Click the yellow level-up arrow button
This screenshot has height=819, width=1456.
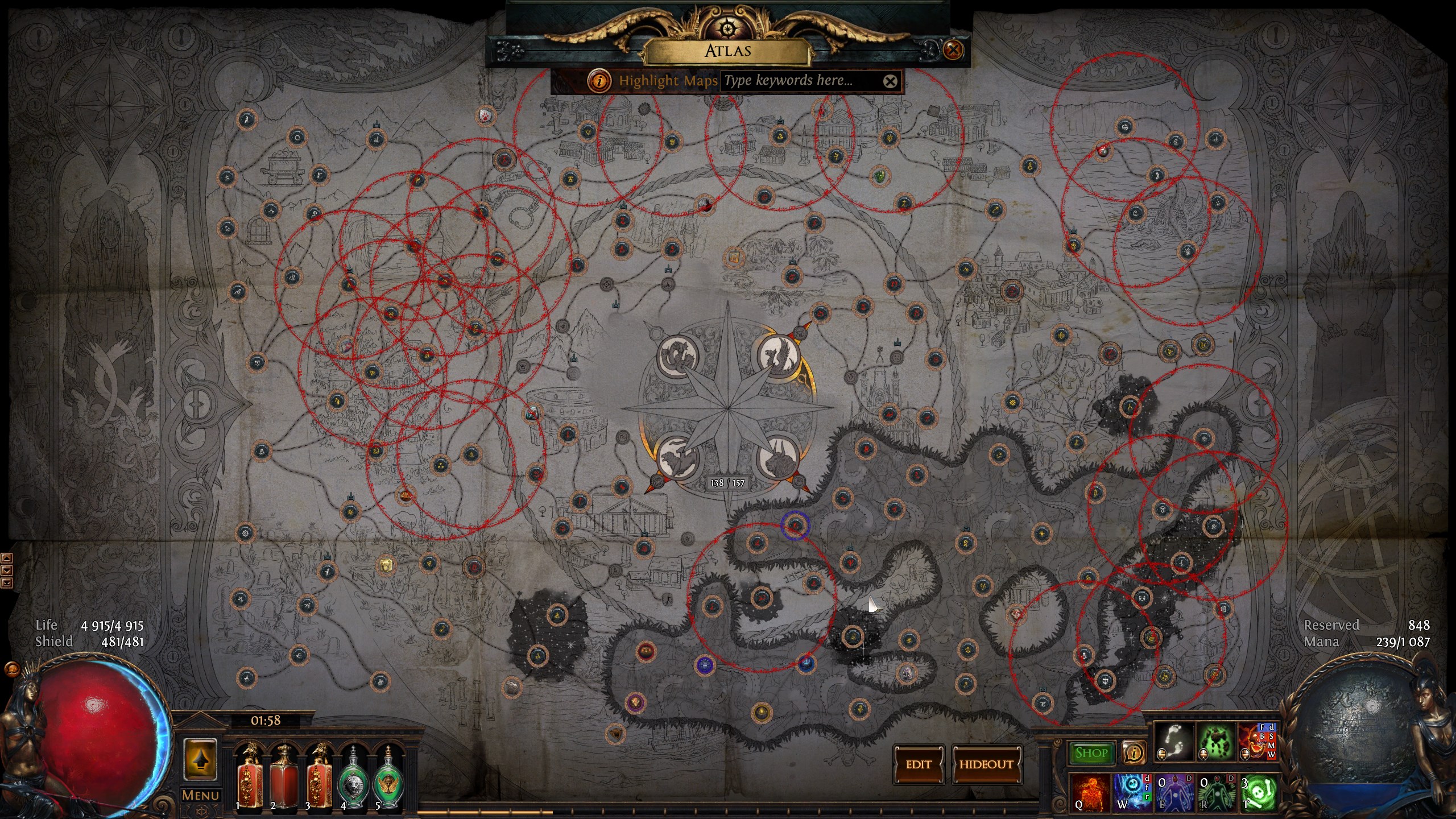200,760
